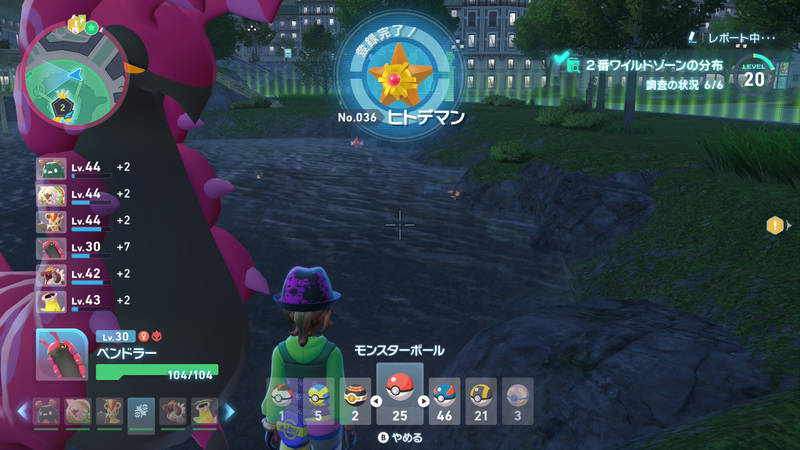Image resolution: width=800 pixels, height=450 pixels.
Task: Select the Poké Ball slot with 25
Action: pyautogui.click(x=400, y=393)
